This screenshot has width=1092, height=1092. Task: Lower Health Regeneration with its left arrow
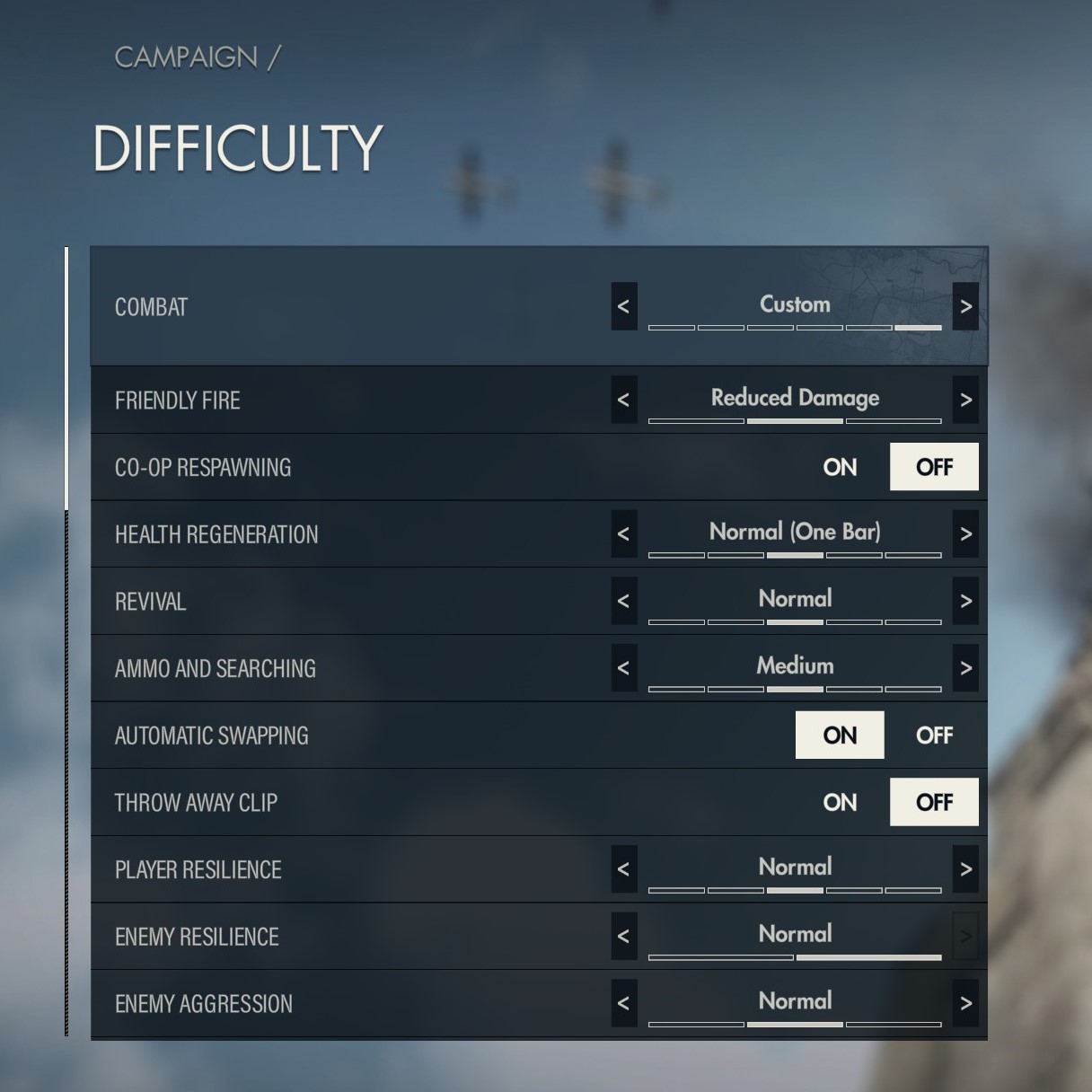click(x=624, y=534)
